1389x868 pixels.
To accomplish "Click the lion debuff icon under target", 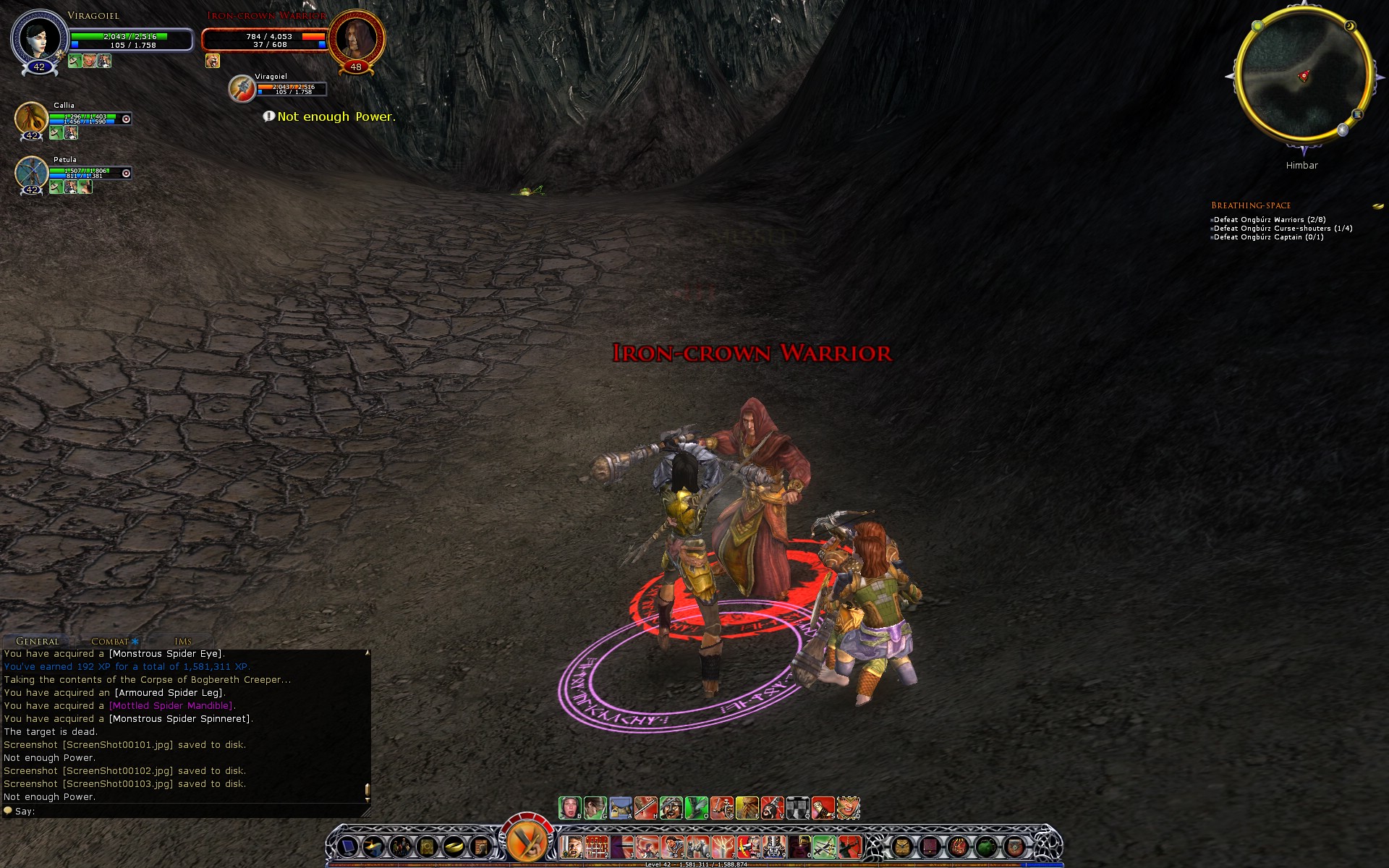I will 212,61.
